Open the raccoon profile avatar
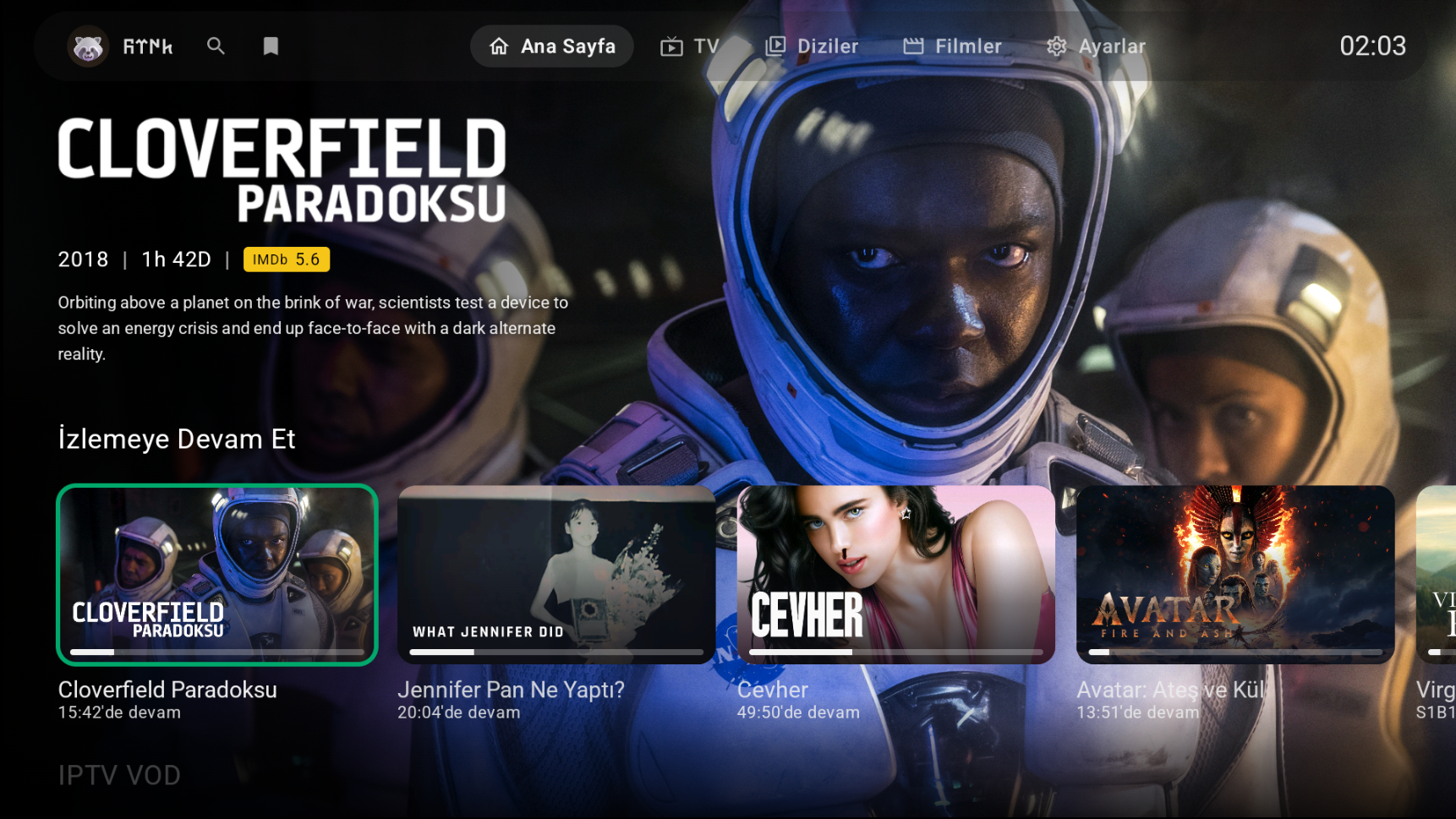 click(88, 46)
